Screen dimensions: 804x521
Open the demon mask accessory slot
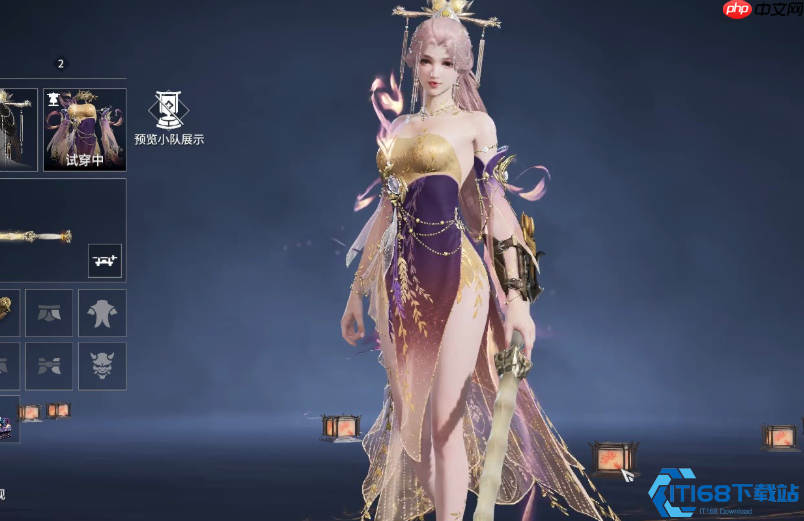(102, 366)
